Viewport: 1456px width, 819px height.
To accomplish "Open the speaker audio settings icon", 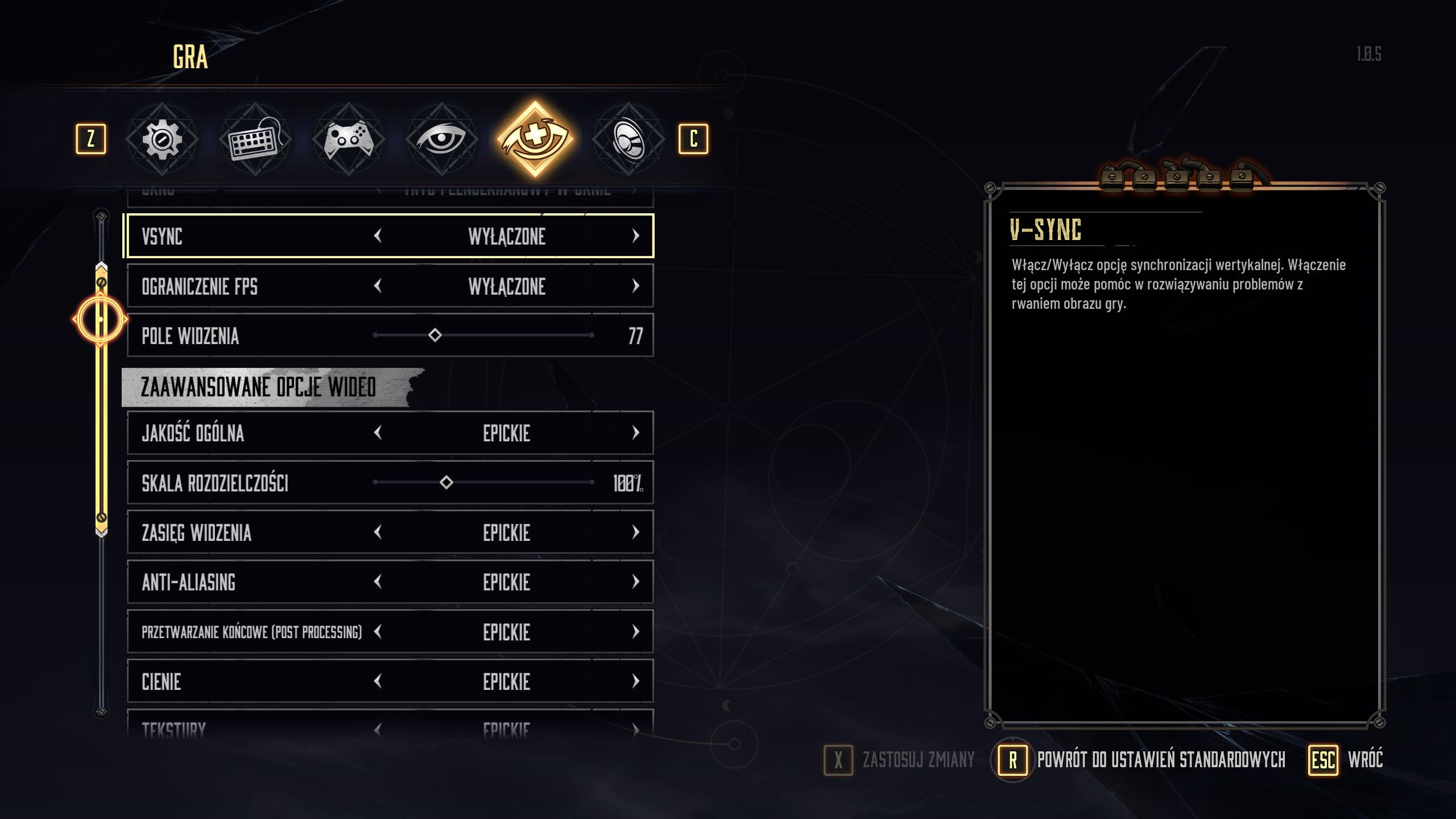I will click(x=631, y=138).
